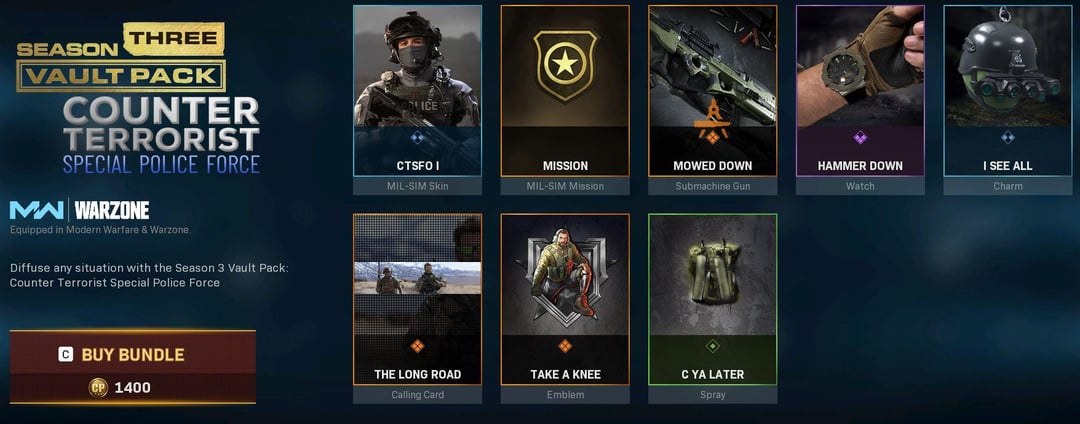The height and width of the screenshot is (424, 1080).
Task: Open the Mission MIL-SIM mission tile
Action: tap(565, 91)
